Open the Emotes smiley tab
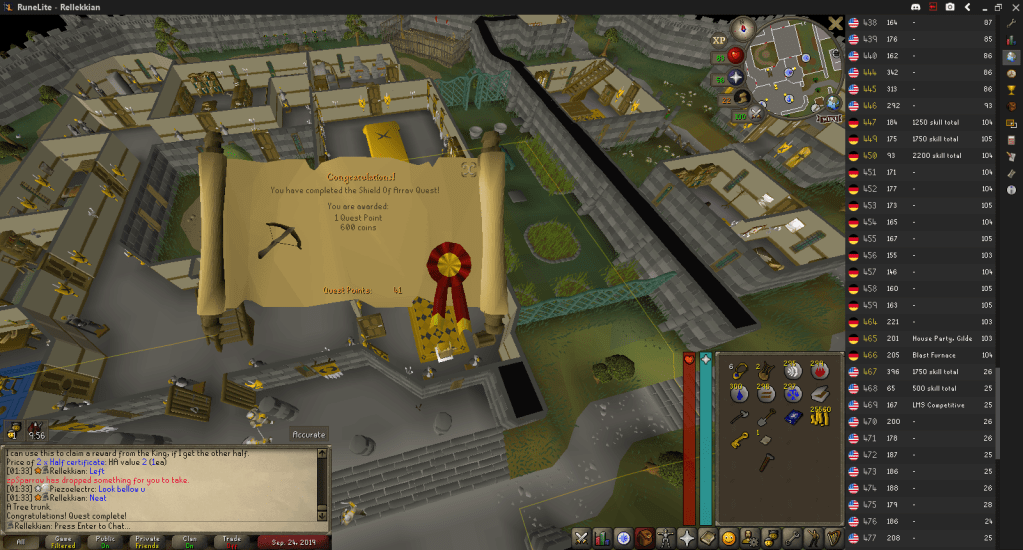1023x550 pixels. (x=729, y=538)
